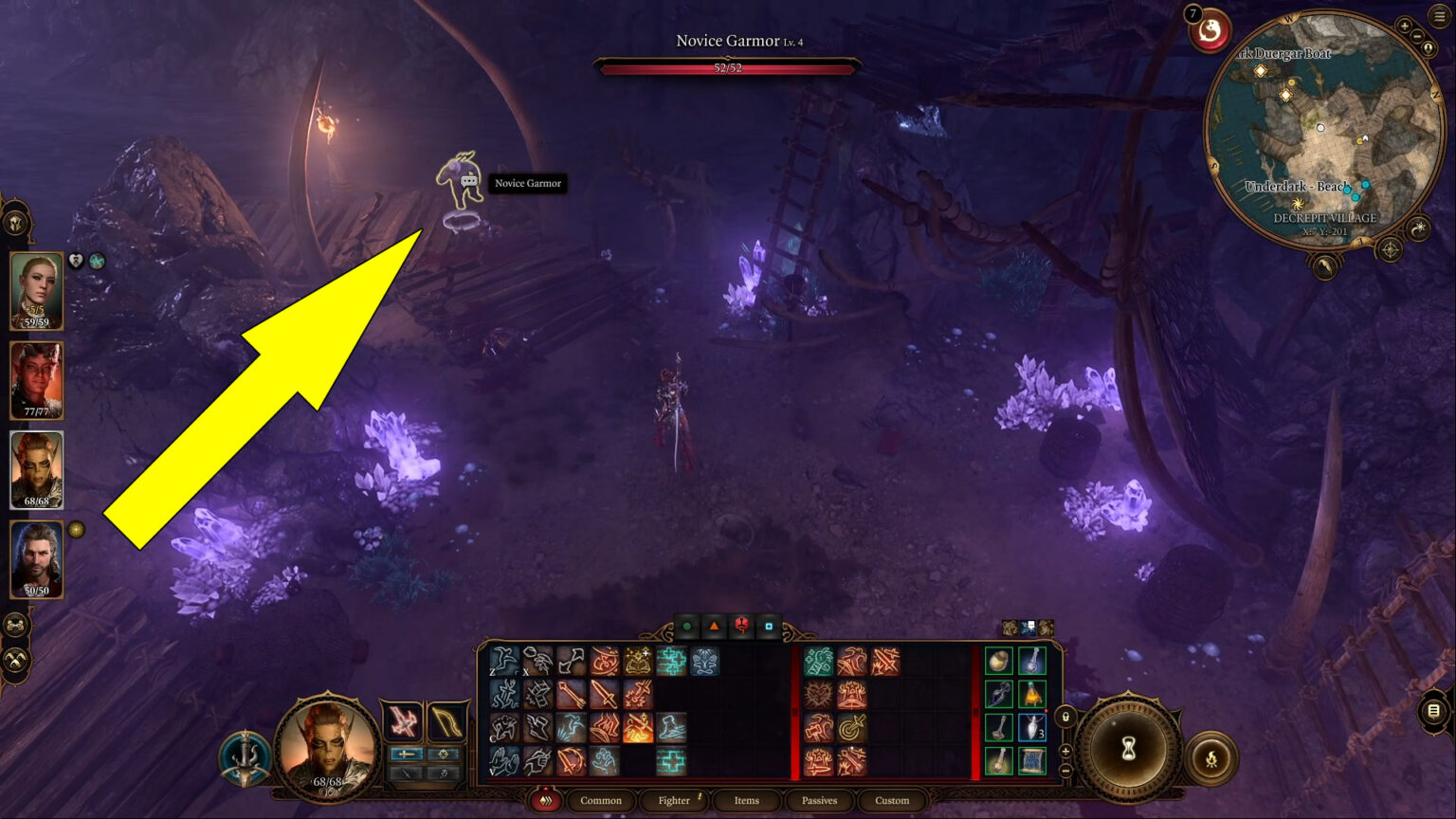Click the plus to add a hotbar row
1456x819 pixels.
point(1065,749)
